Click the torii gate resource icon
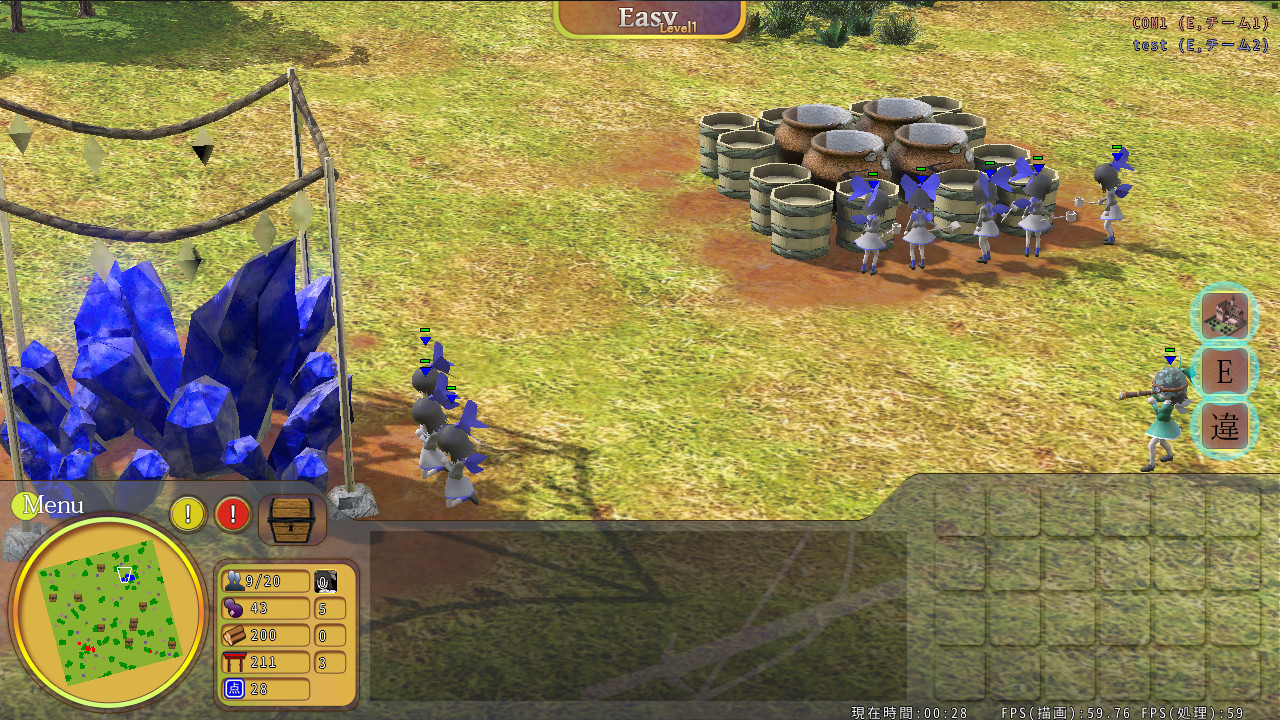This screenshot has width=1280, height=720. tap(234, 662)
